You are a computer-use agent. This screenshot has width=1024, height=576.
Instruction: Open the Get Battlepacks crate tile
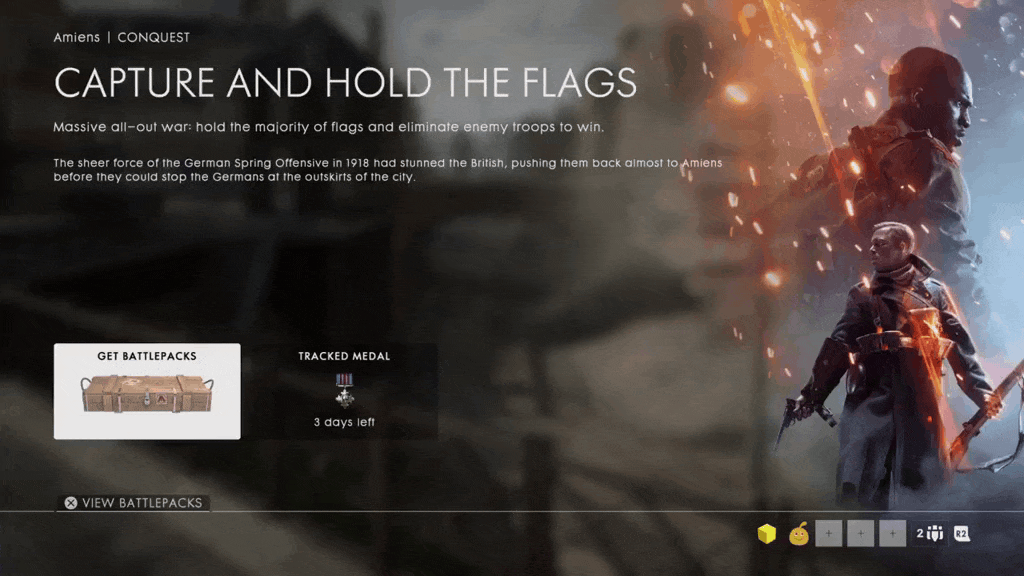147,391
